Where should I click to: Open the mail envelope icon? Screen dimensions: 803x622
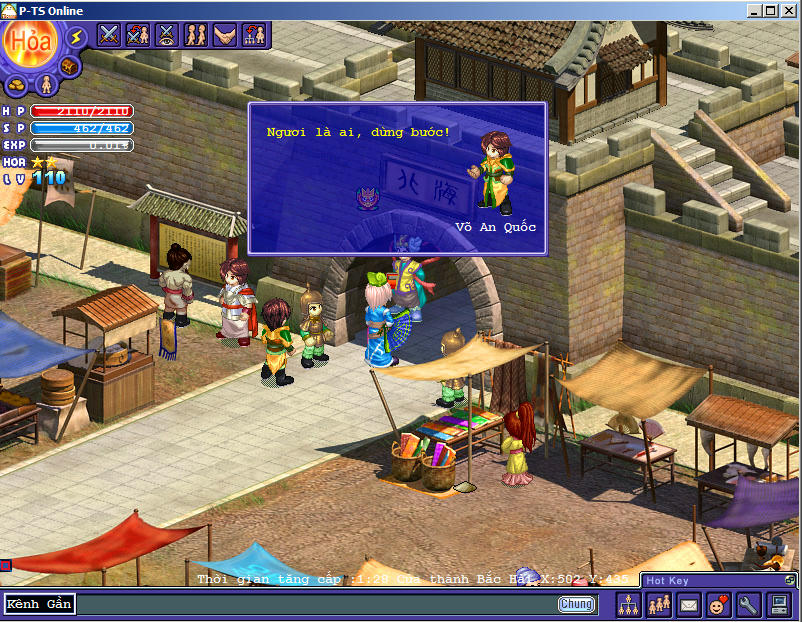(x=689, y=605)
